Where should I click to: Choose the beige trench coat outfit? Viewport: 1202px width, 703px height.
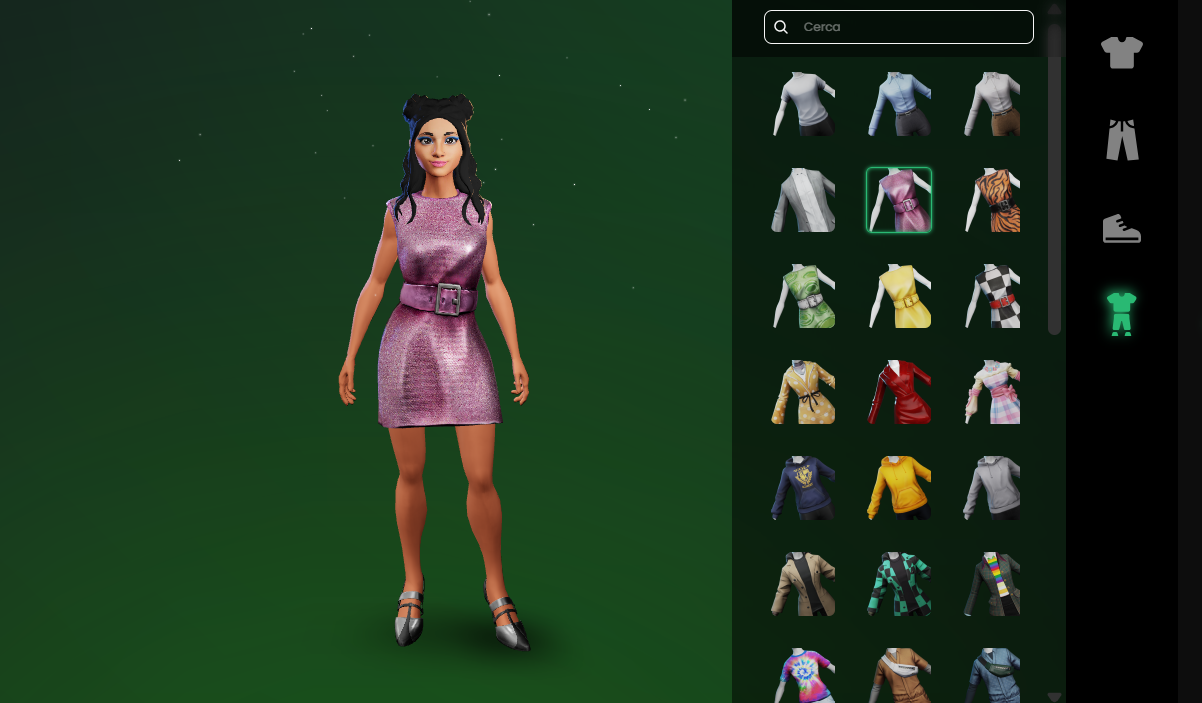(x=803, y=584)
